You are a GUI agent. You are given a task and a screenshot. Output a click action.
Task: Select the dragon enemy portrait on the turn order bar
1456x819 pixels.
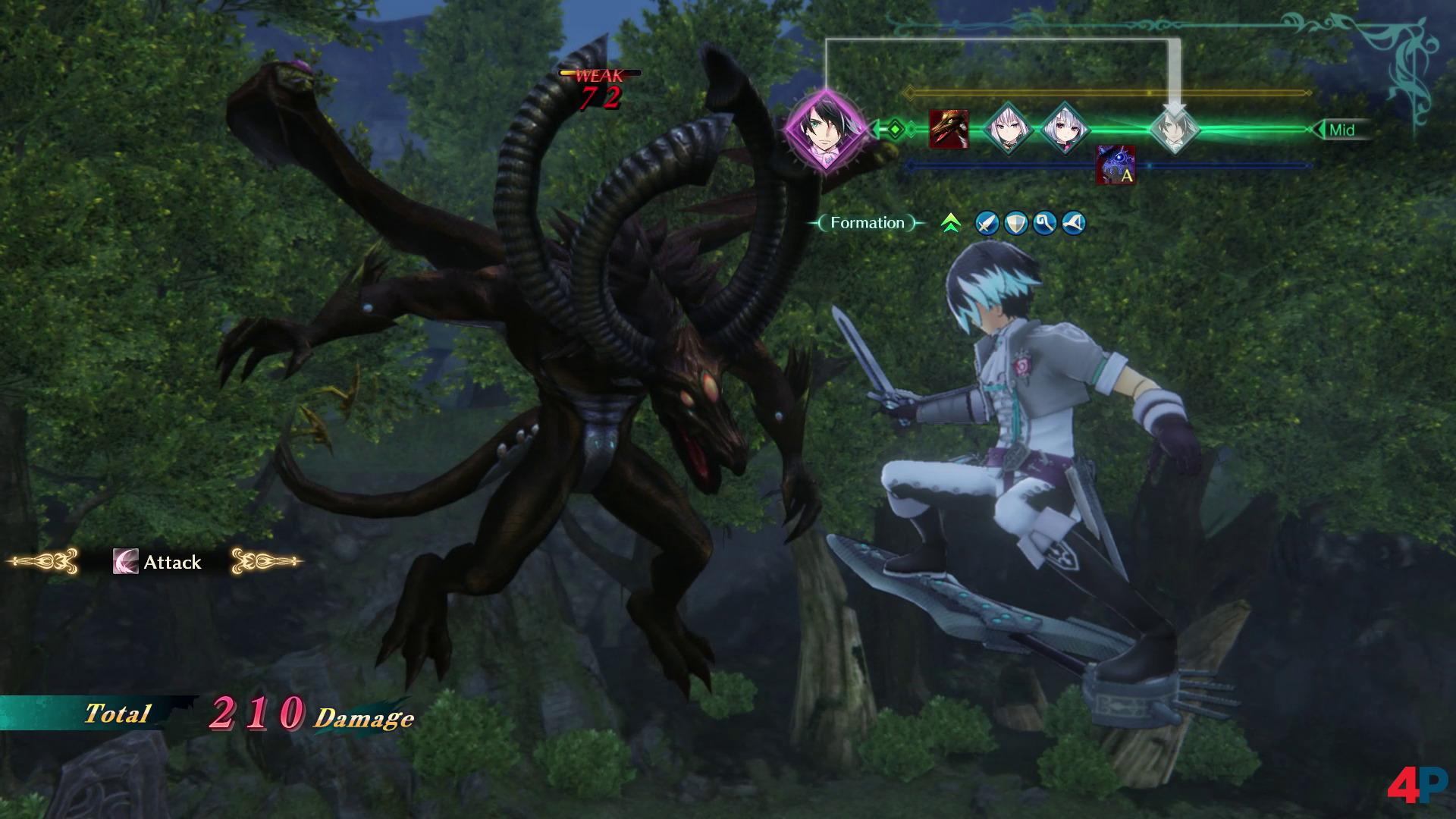point(949,128)
